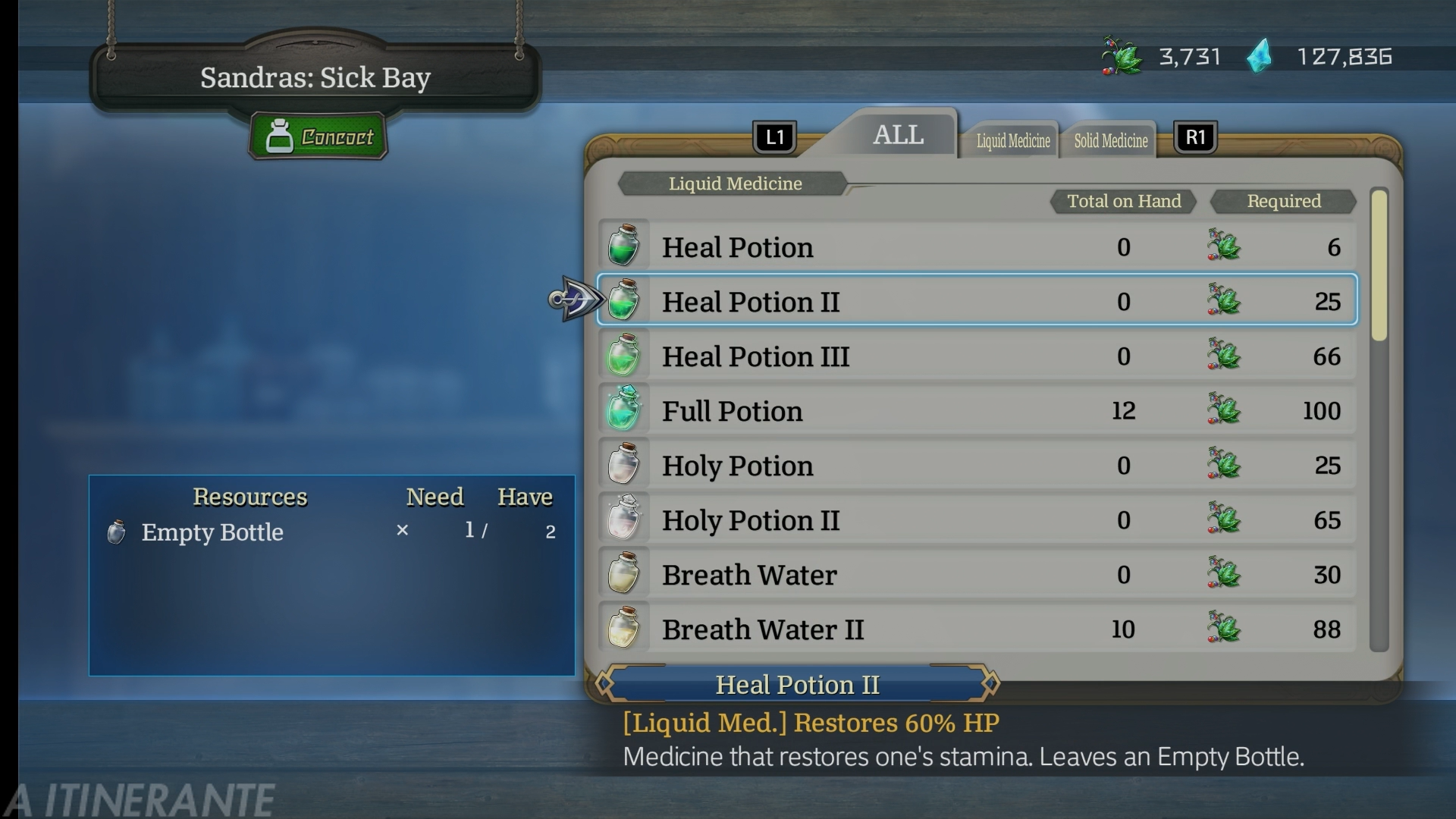Click the green Concoct button

(318, 136)
